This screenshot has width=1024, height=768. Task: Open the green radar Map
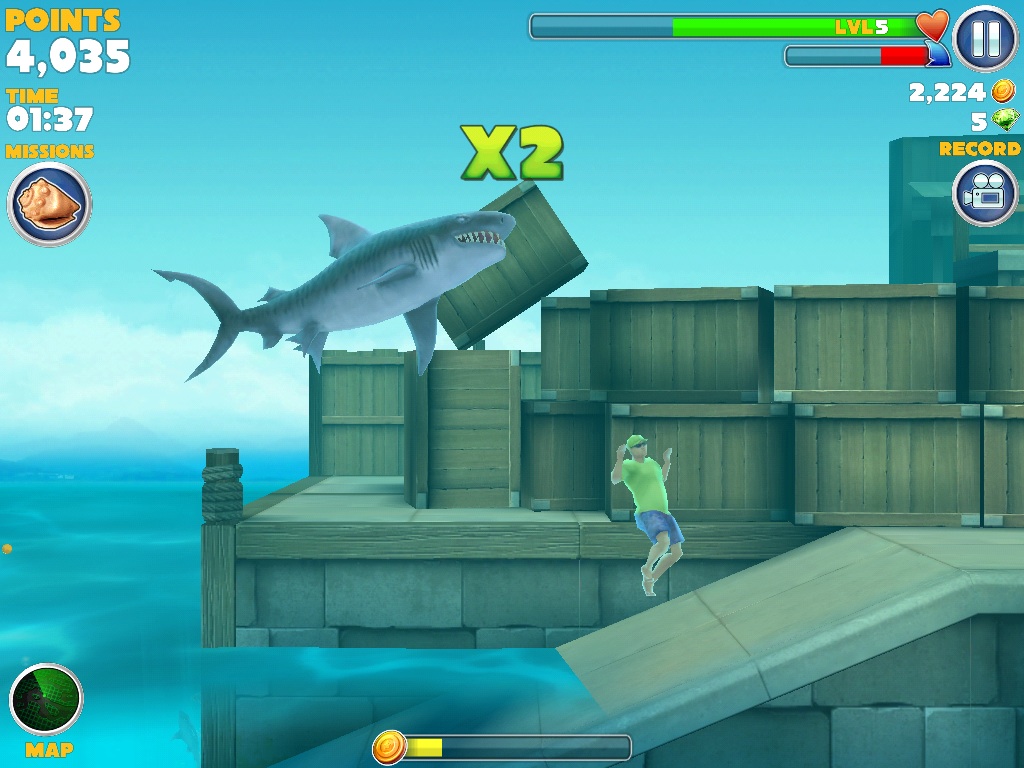[46, 699]
